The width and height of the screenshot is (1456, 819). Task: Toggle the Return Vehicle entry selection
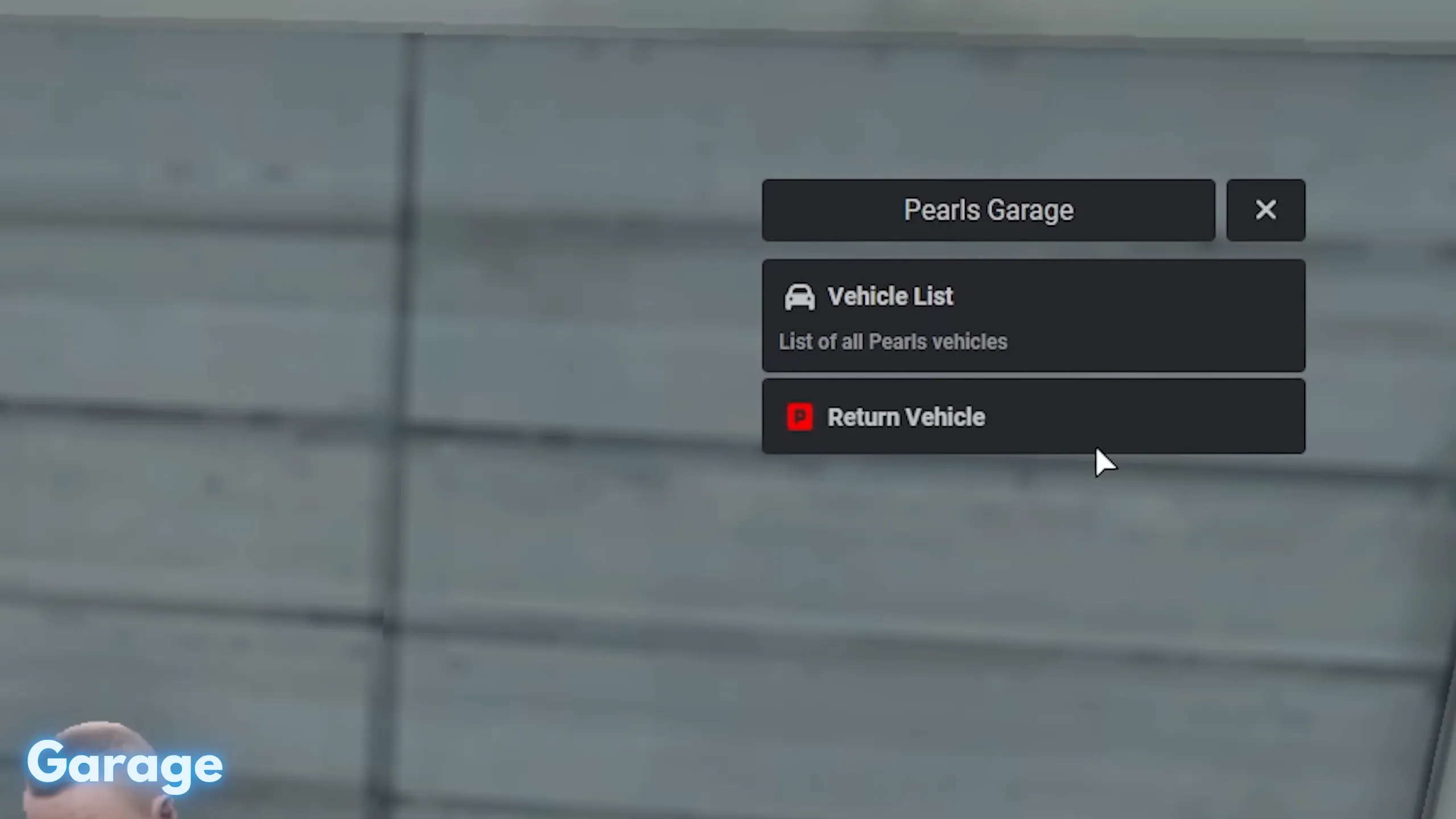(1033, 417)
